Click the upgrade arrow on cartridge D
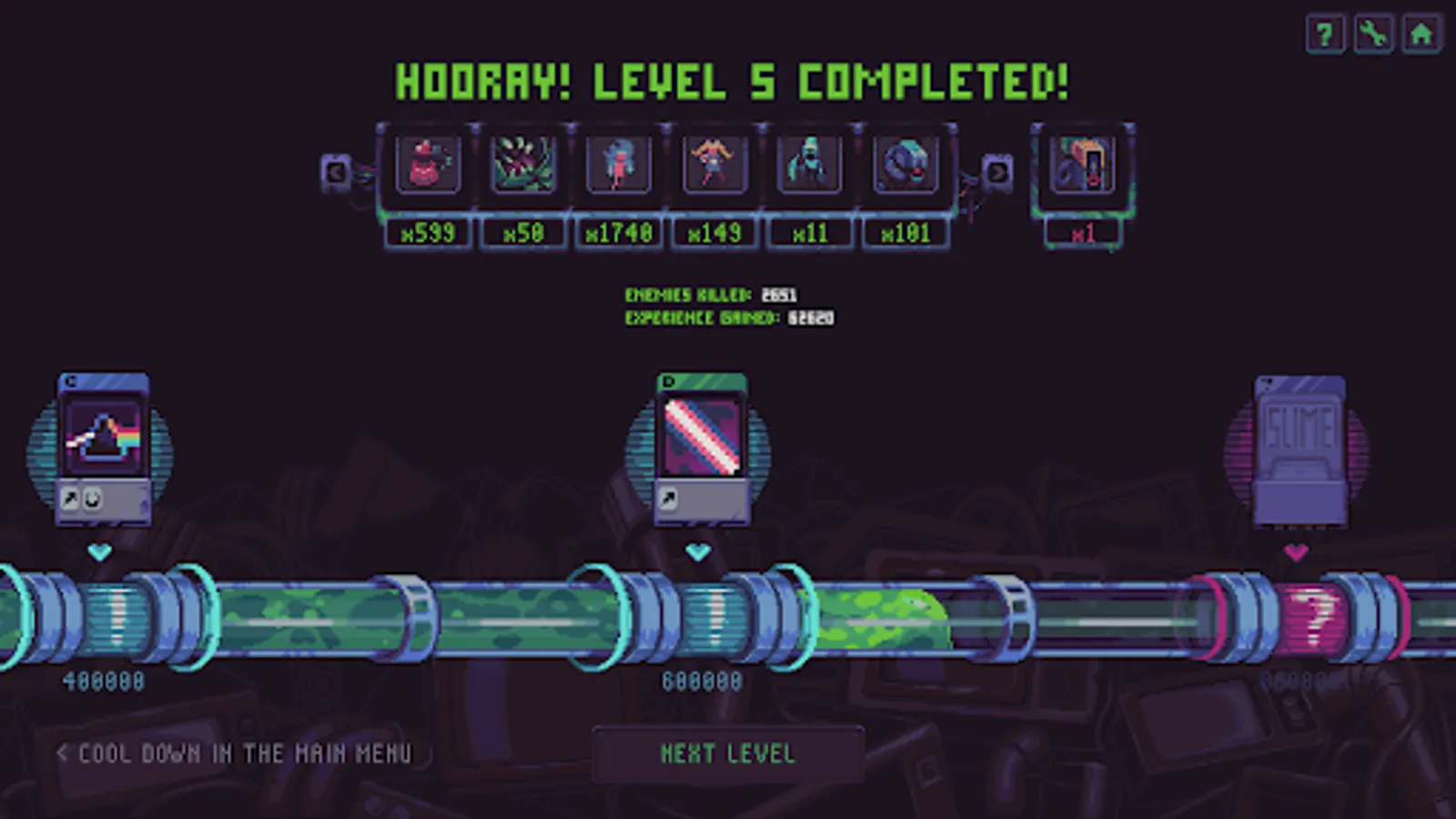Screen dimensions: 1456x819 click(670, 497)
